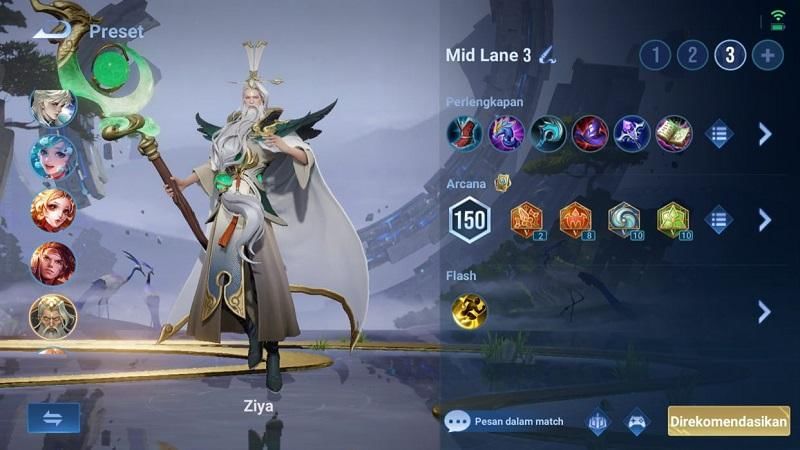The height and width of the screenshot is (450, 800).
Task: Select preset slot 3
Action: click(x=730, y=55)
